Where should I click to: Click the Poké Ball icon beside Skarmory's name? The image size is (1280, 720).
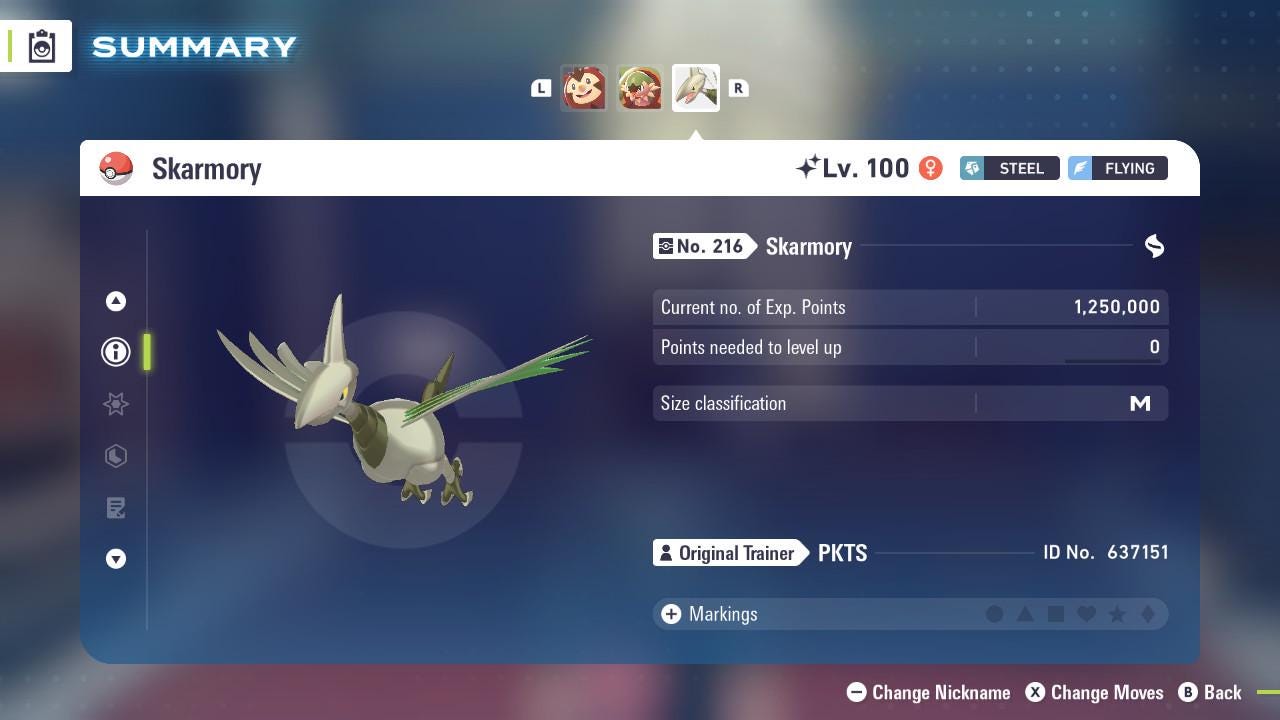[116, 168]
